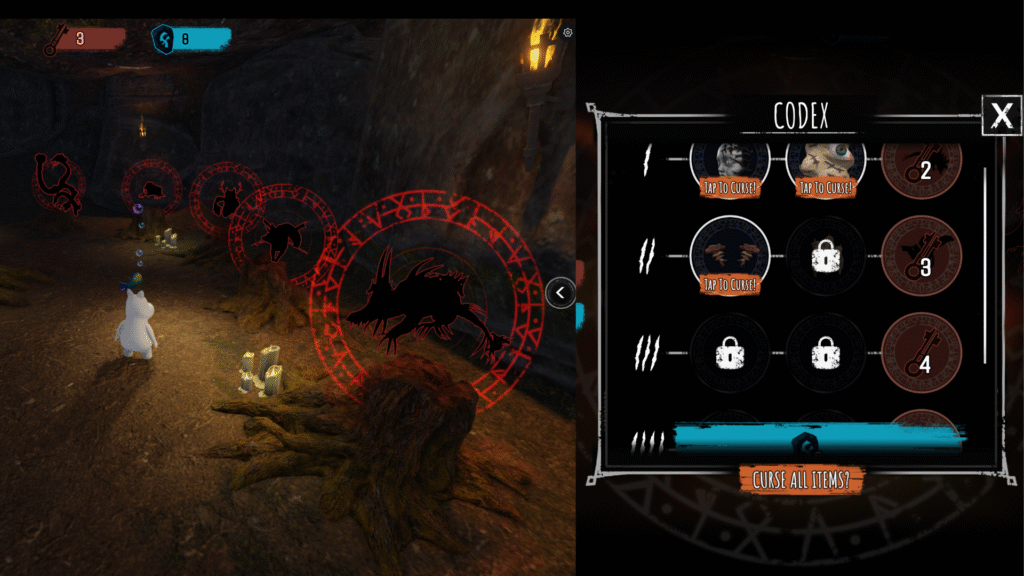Open settings with the gear icon

click(x=568, y=33)
